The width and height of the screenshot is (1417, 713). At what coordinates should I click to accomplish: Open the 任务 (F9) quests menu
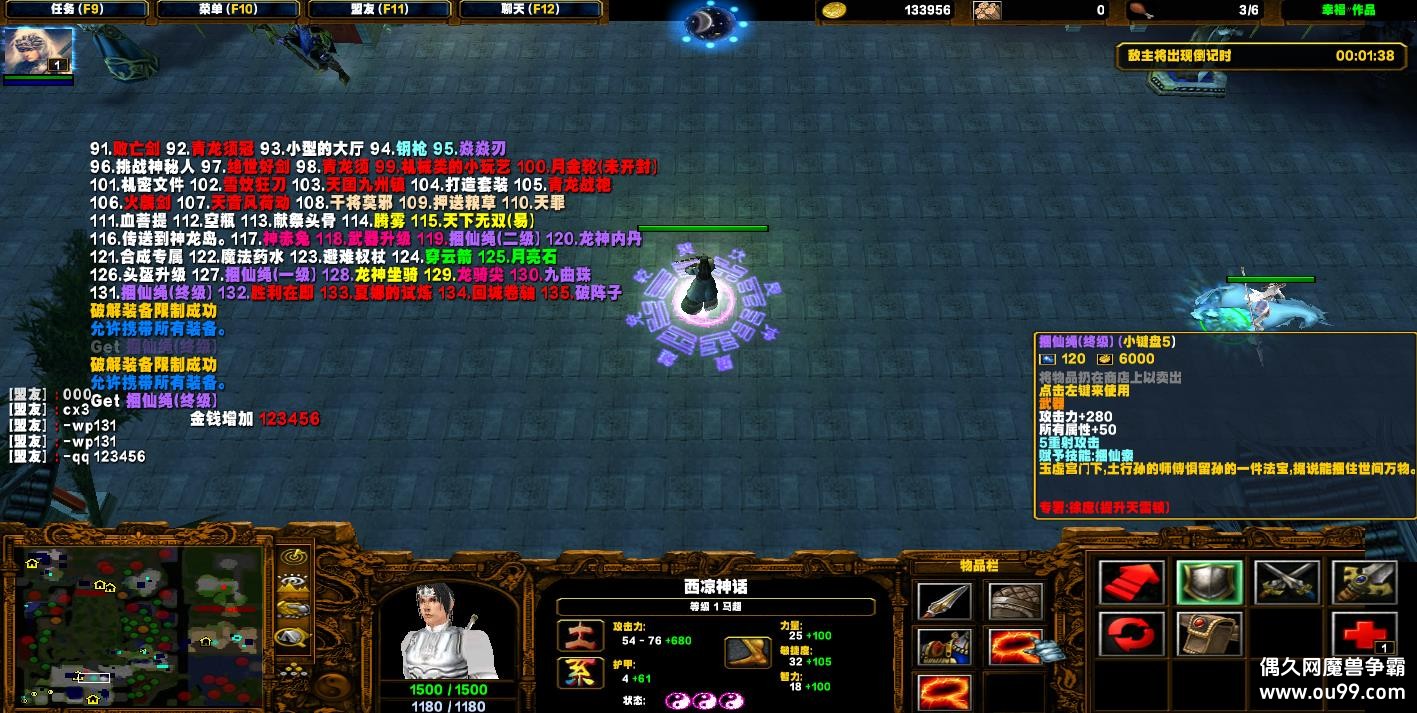[x=76, y=10]
